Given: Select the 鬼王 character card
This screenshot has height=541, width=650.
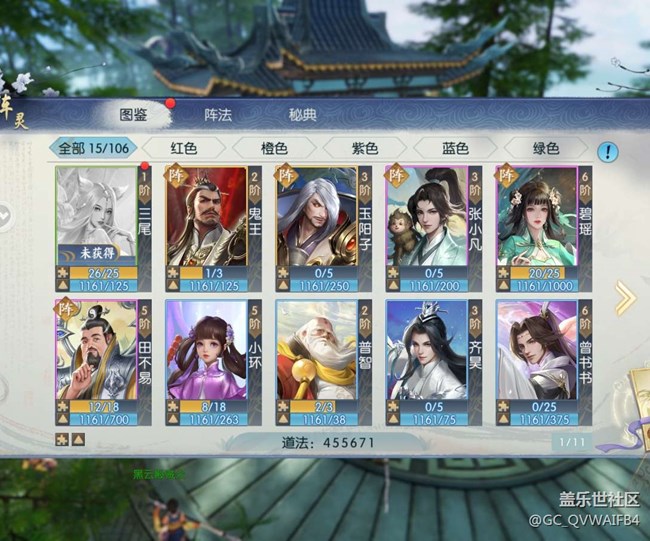Looking at the screenshot, I should pos(213,225).
